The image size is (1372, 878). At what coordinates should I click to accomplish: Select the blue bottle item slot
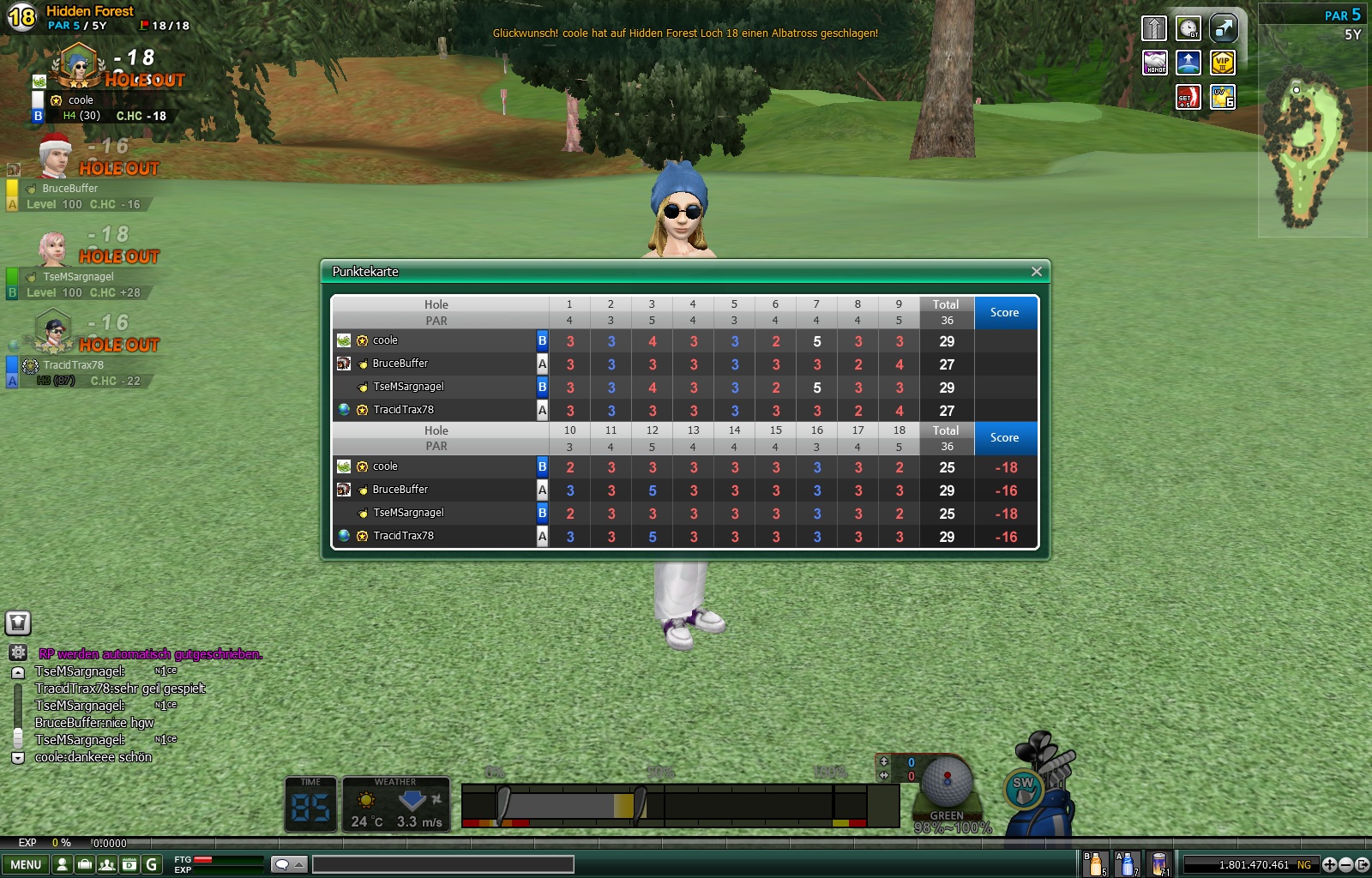[x=1127, y=864]
